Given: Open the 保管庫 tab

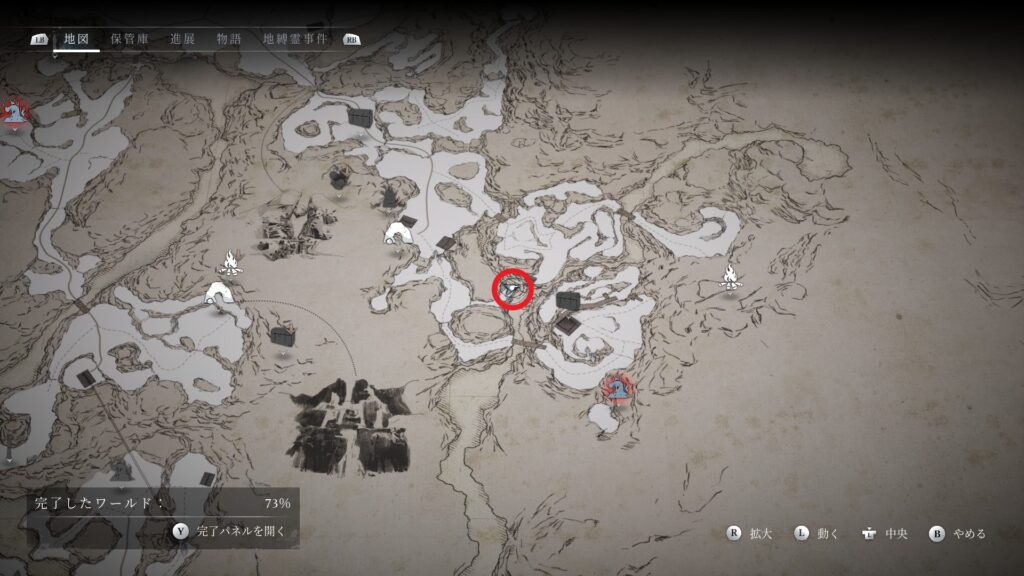Looking at the screenshot, I should [130, 39].
